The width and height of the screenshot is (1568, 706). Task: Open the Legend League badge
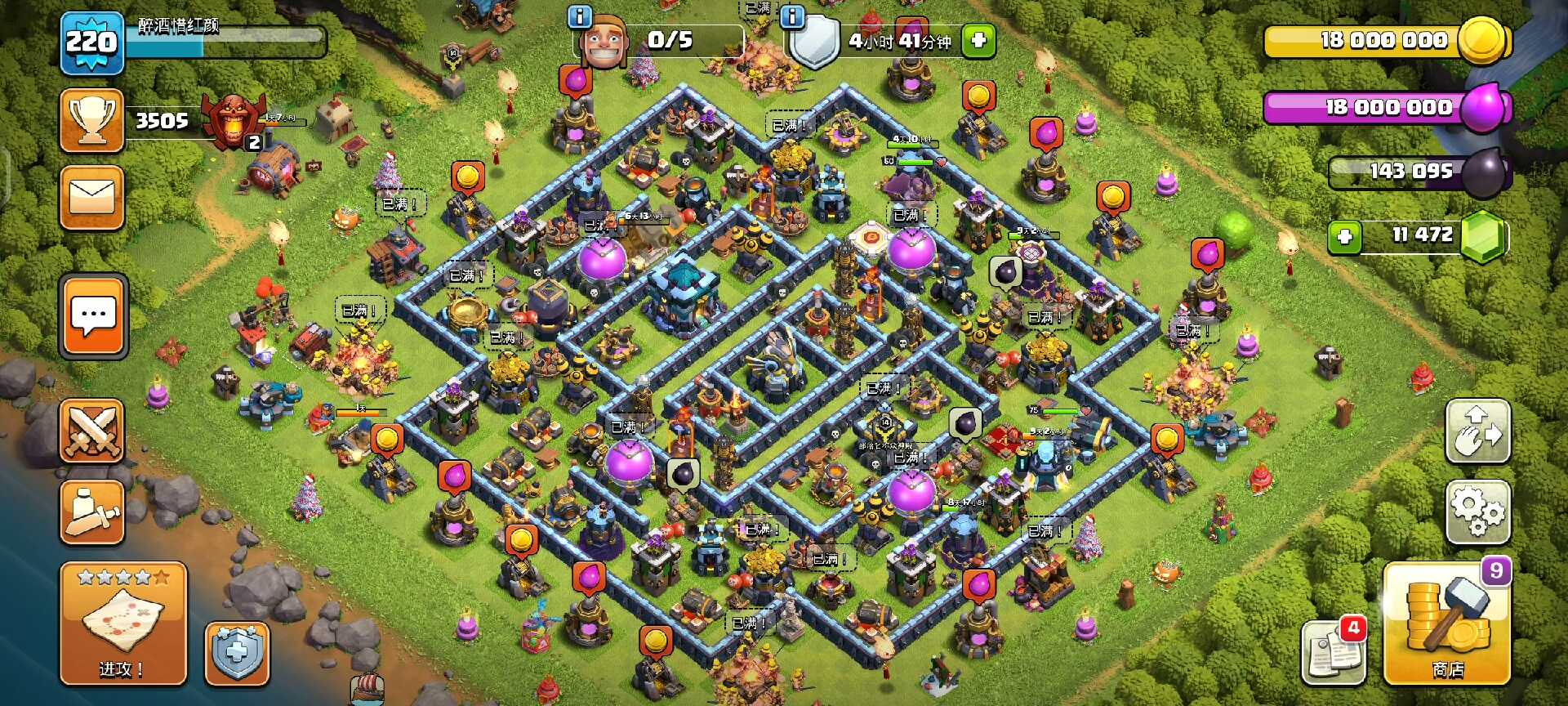point(234,120)
